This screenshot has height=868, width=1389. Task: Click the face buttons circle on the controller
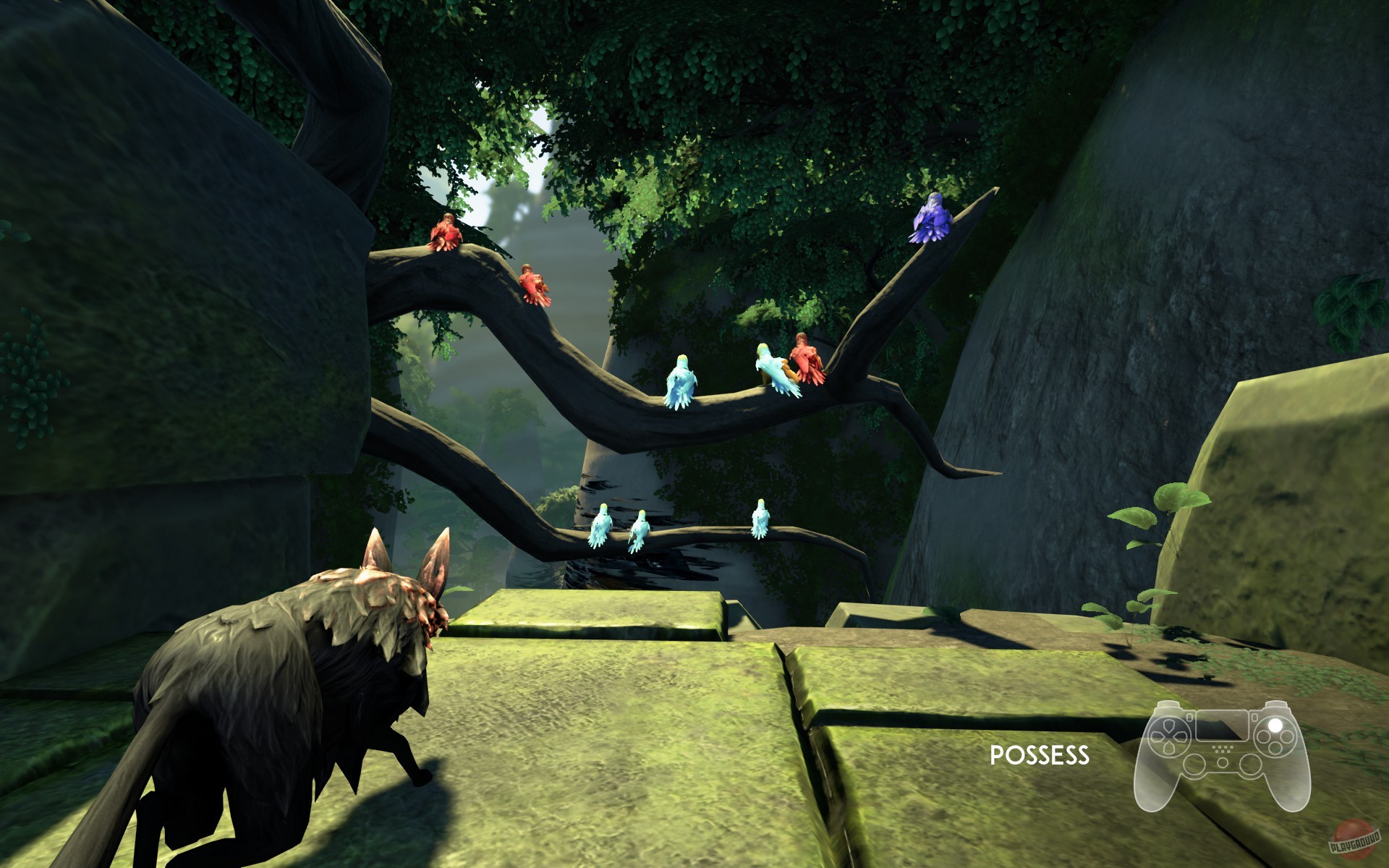[x=1275, y=736]
